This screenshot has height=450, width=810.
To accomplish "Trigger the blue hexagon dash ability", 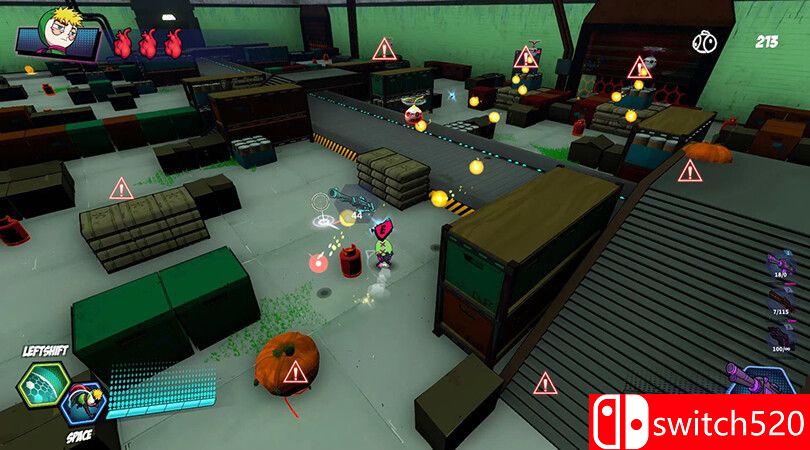I will click(x=83, y=404).
